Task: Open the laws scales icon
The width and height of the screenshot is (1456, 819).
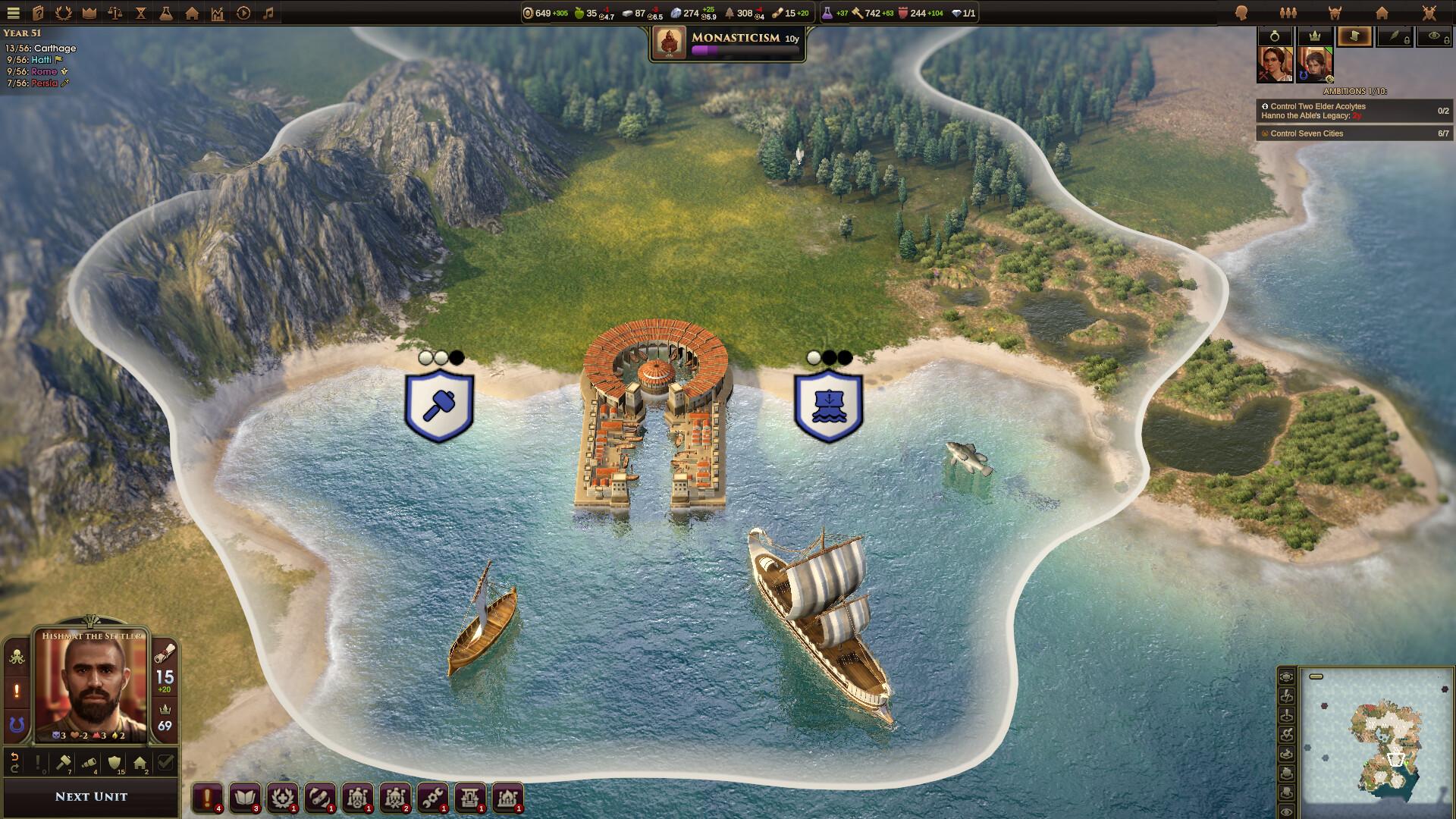Action: [115, 12]
